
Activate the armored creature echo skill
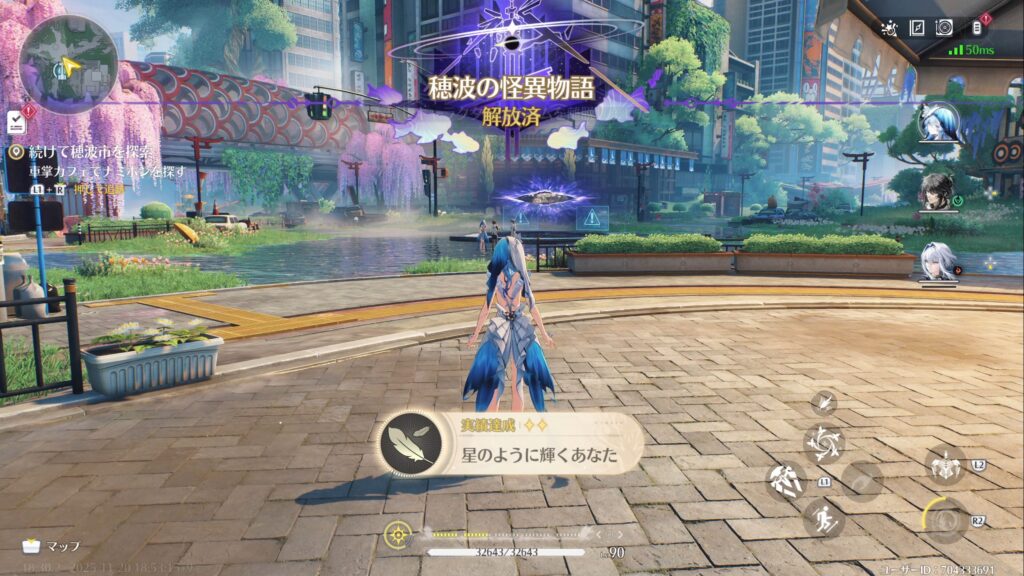944,466
